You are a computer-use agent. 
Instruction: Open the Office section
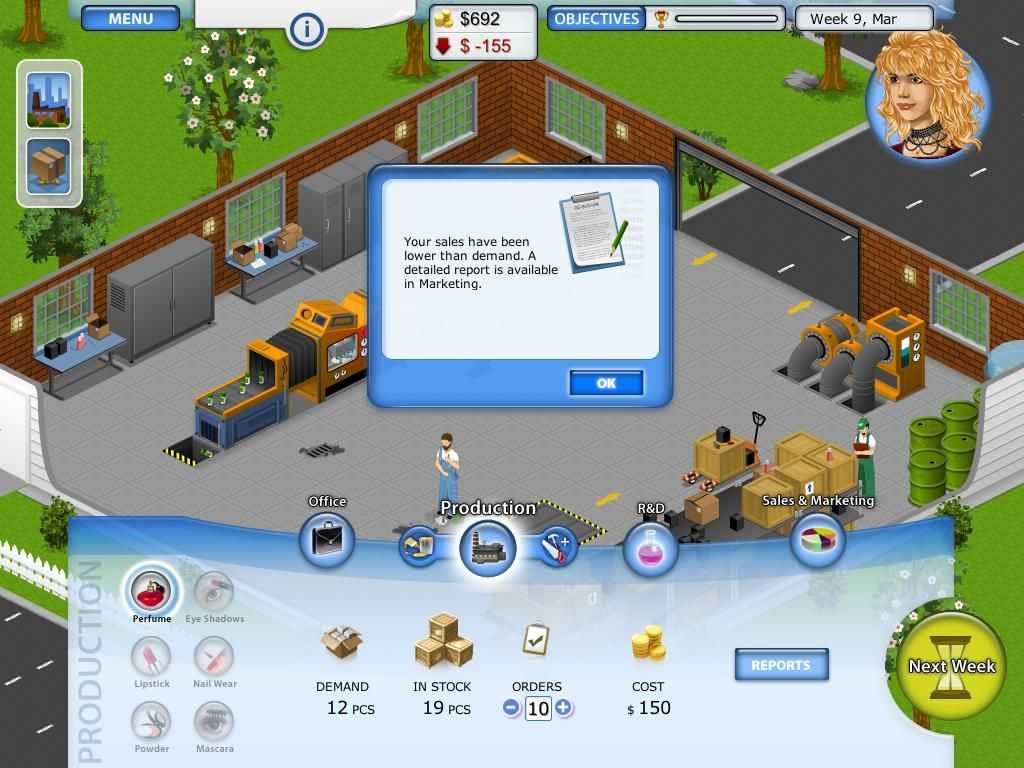tap(327, 540)
